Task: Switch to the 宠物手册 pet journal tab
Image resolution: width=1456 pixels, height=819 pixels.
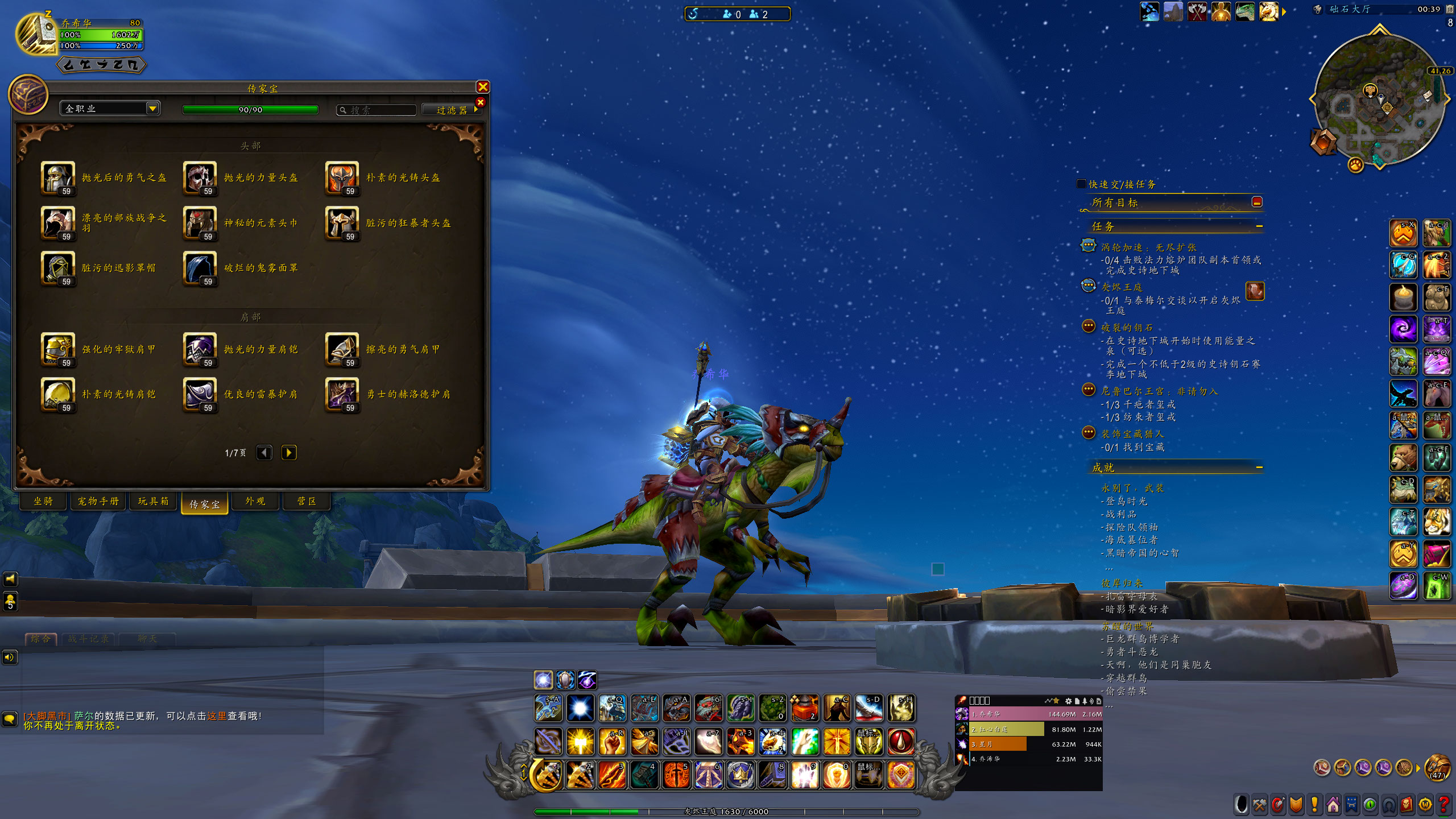Action: pos(98,501)
